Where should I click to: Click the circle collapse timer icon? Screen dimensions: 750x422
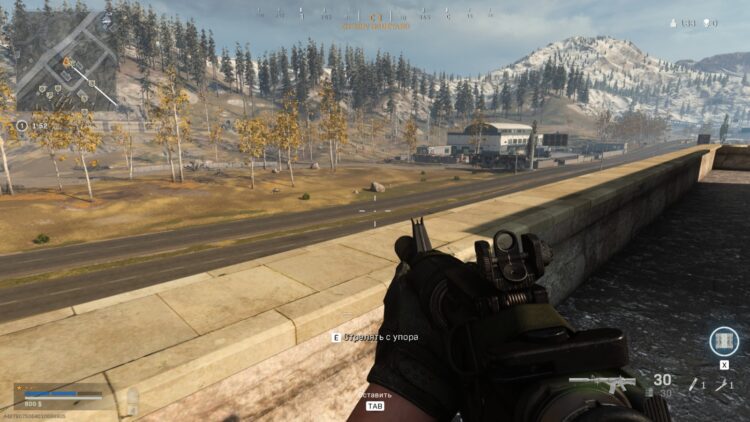(x=22, y=126)
